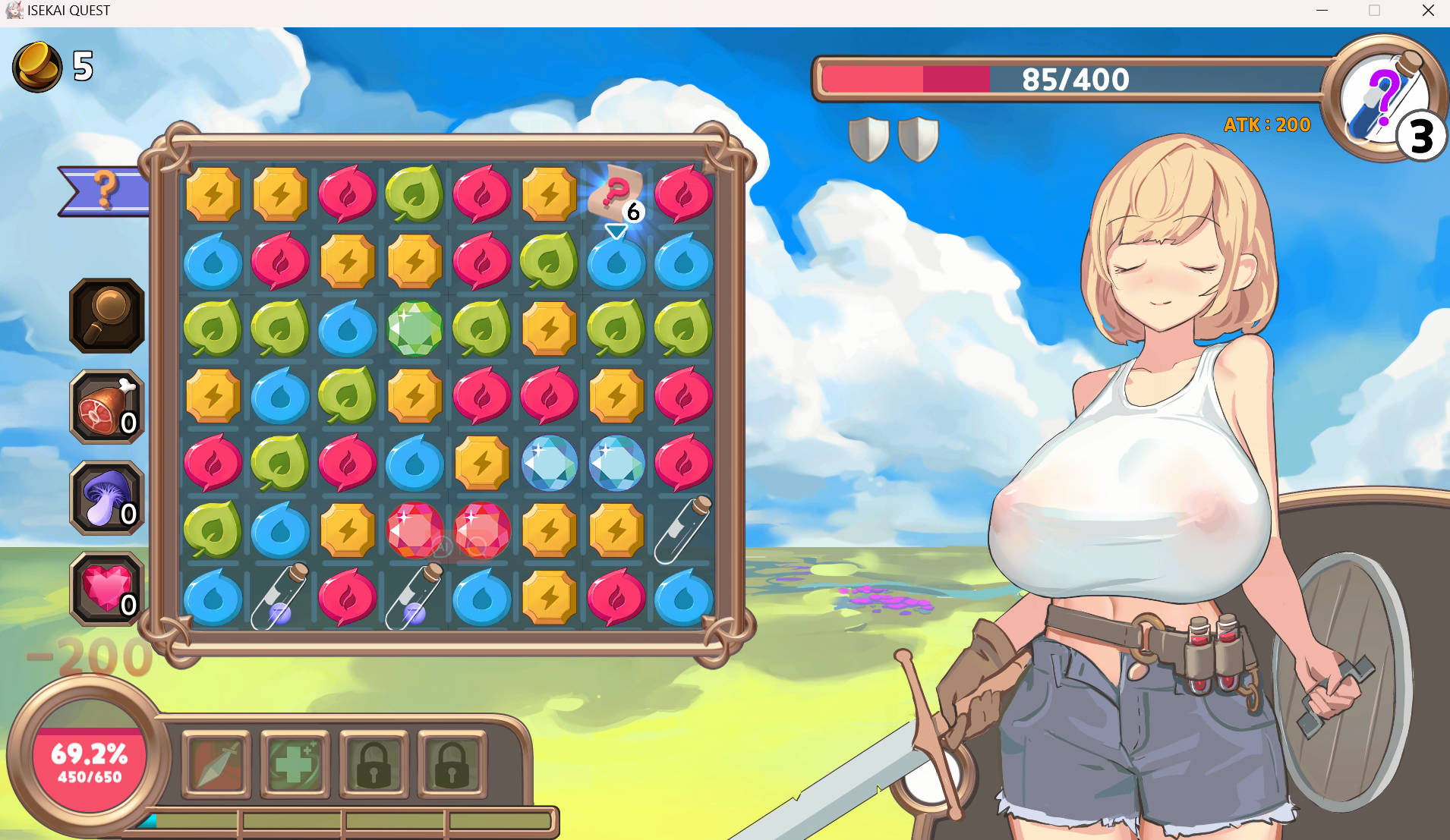Activate the sword attack skill
The width and height of the screenshot is (1450, 840).
[217, 764]
